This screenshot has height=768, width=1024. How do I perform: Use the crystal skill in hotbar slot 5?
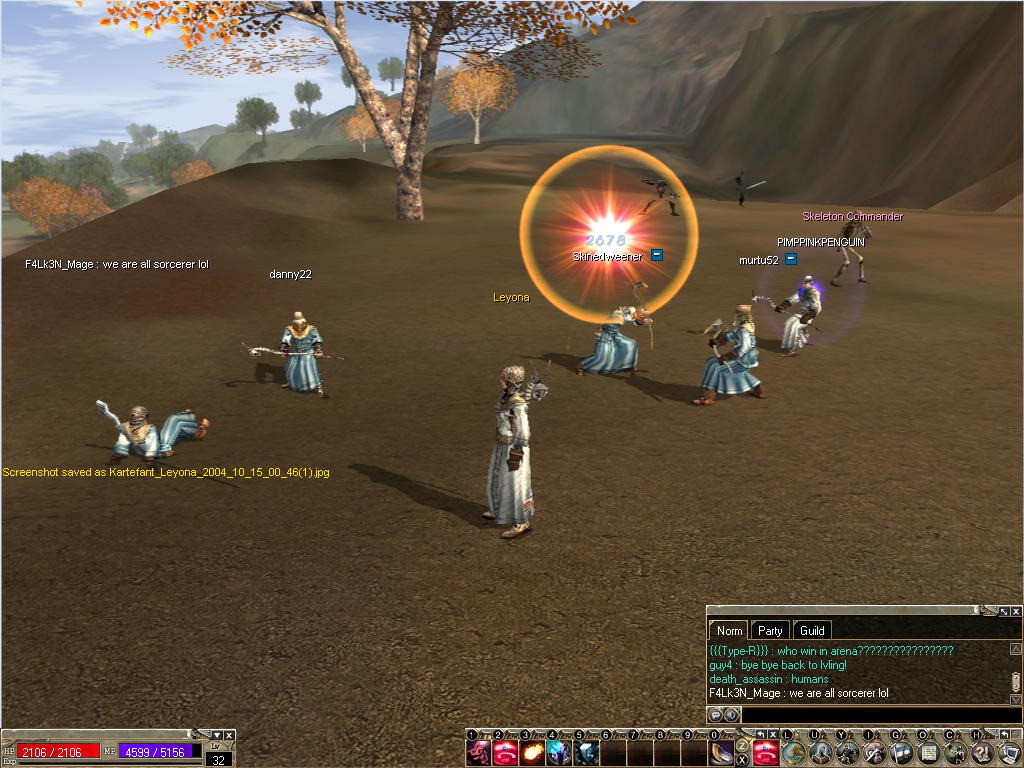pos(587,754)
